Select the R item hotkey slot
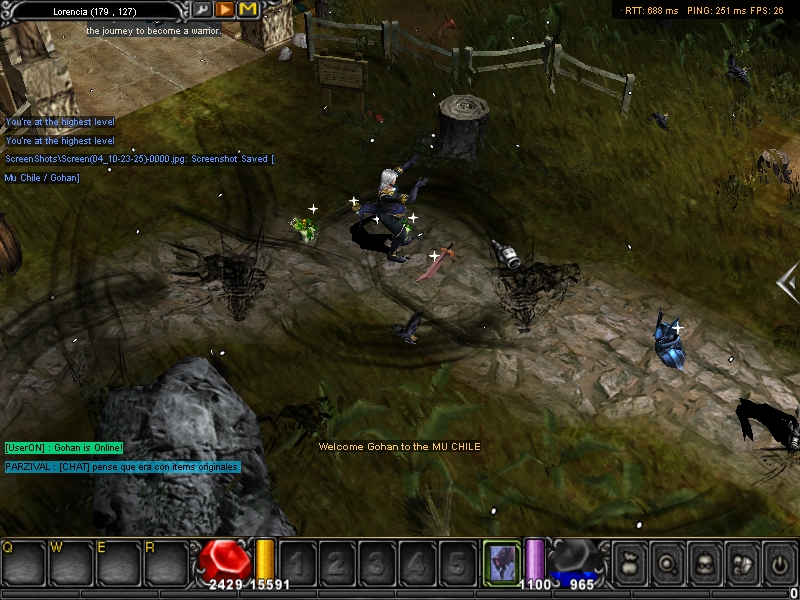The image size is (800, 600). (x=166, y=563)
